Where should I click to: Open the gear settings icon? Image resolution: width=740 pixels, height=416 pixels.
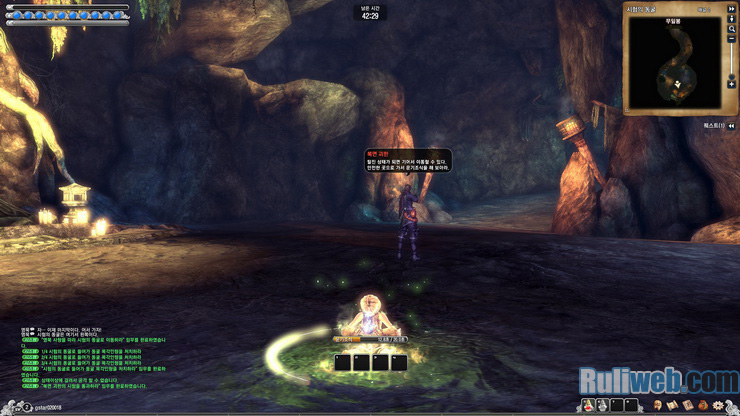(x=718, y=405)
